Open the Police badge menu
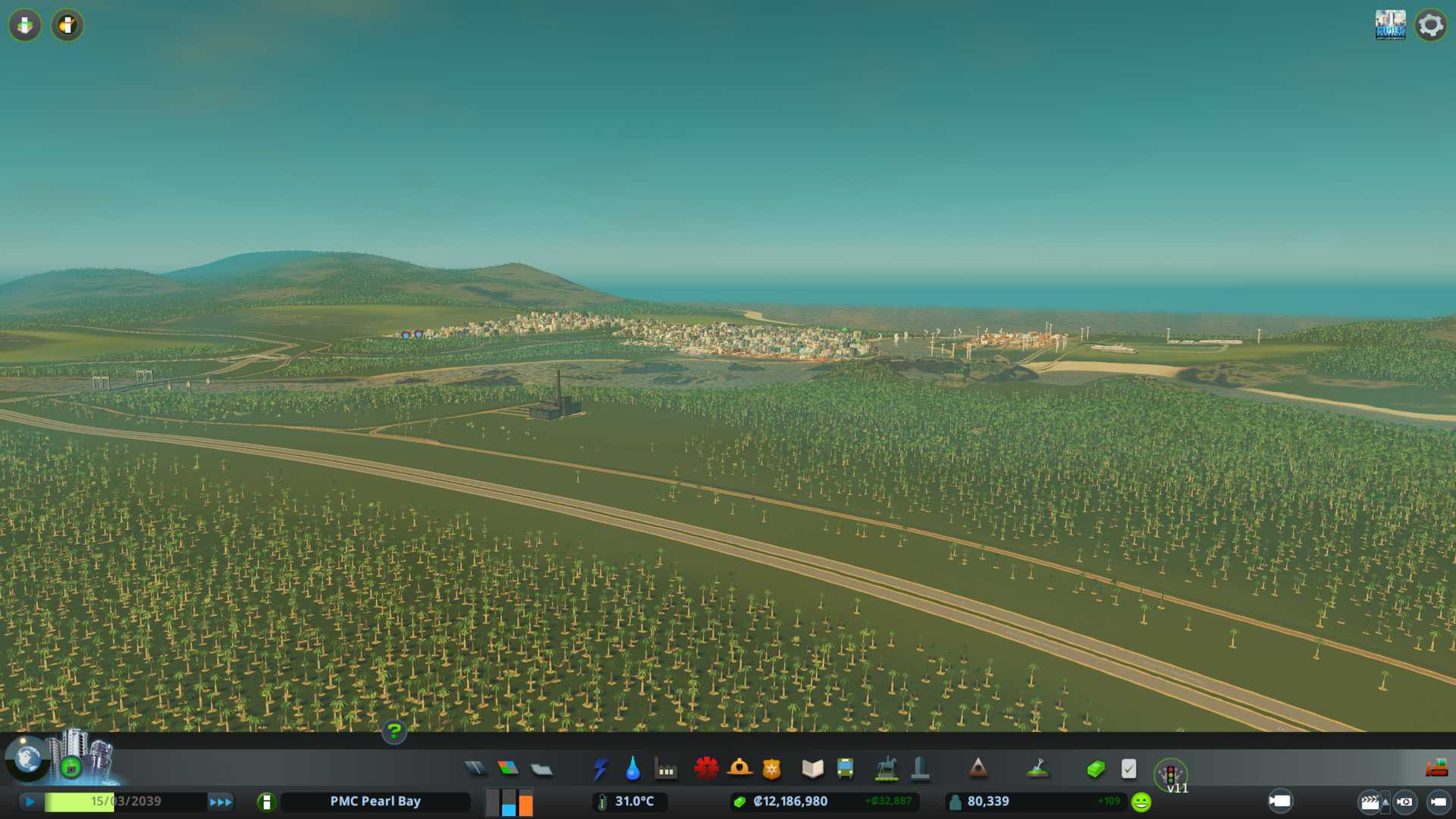This screenshot has height=819, width=1456. point(771,769)
